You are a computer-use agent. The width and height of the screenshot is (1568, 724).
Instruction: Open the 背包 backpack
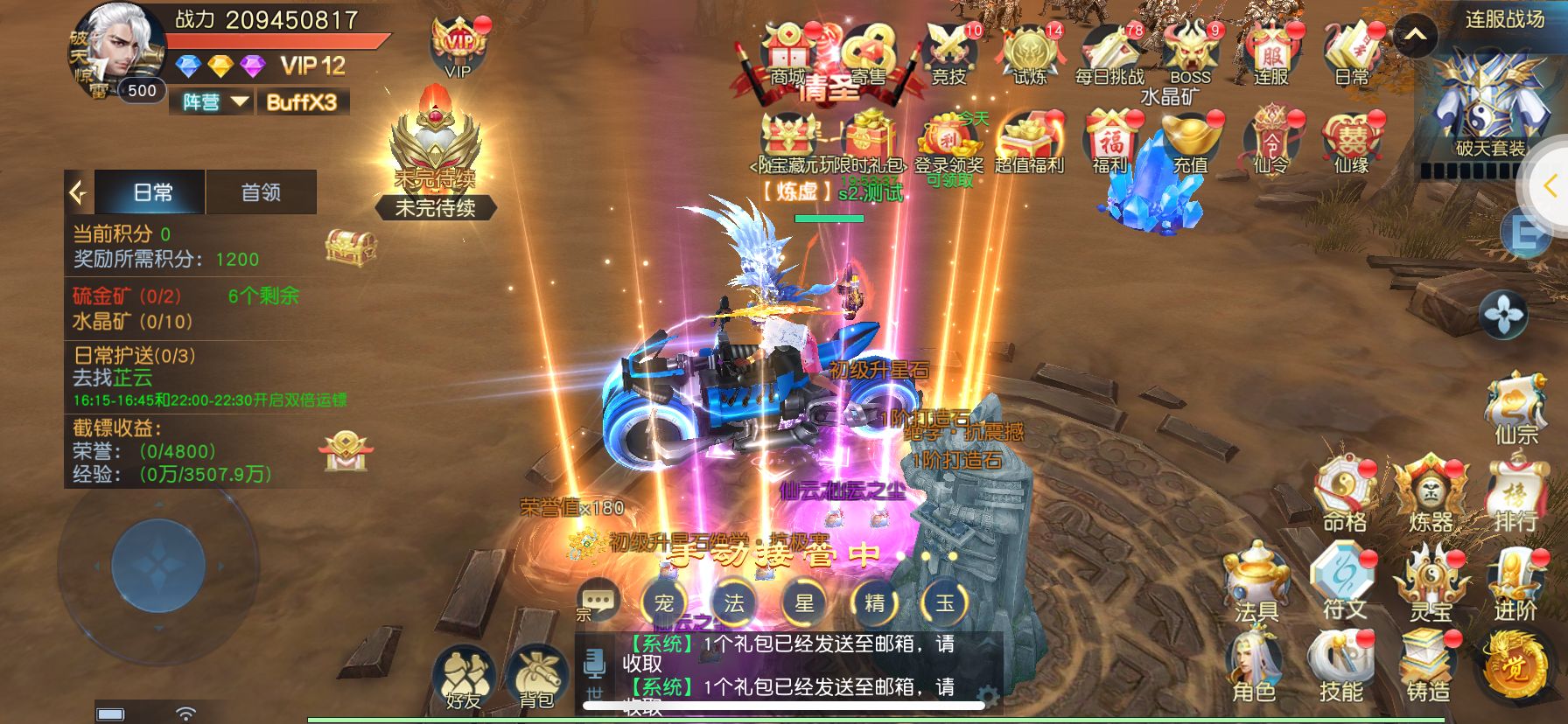[535, 679]
